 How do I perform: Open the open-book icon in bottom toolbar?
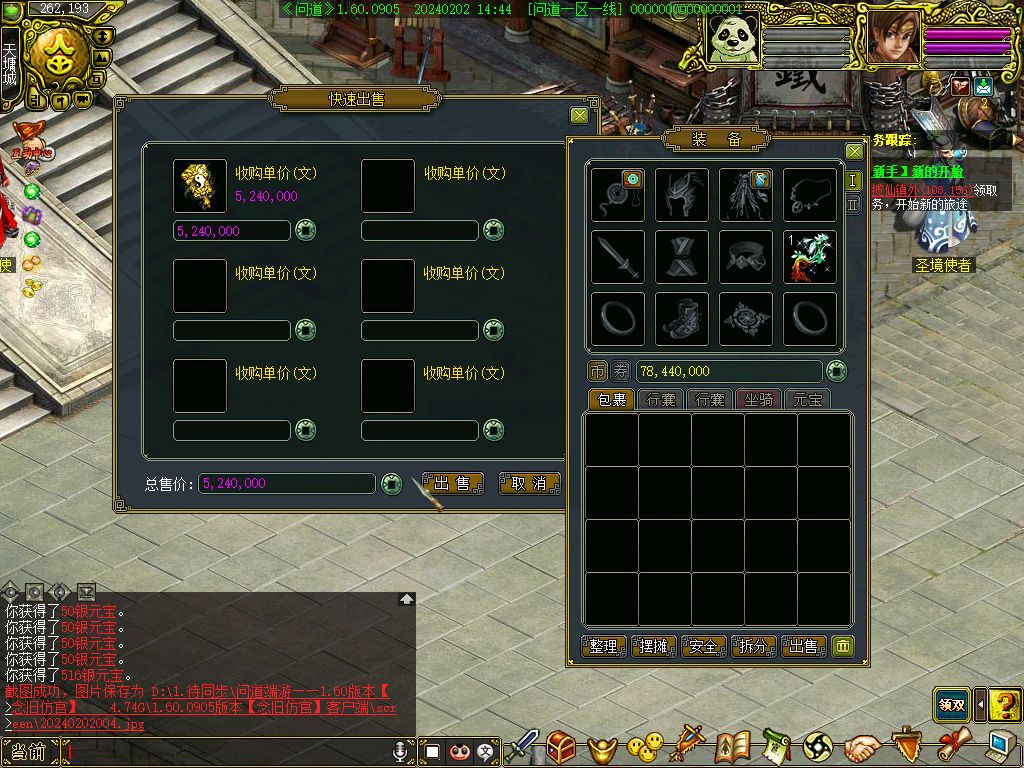click(x=733, y=746)
